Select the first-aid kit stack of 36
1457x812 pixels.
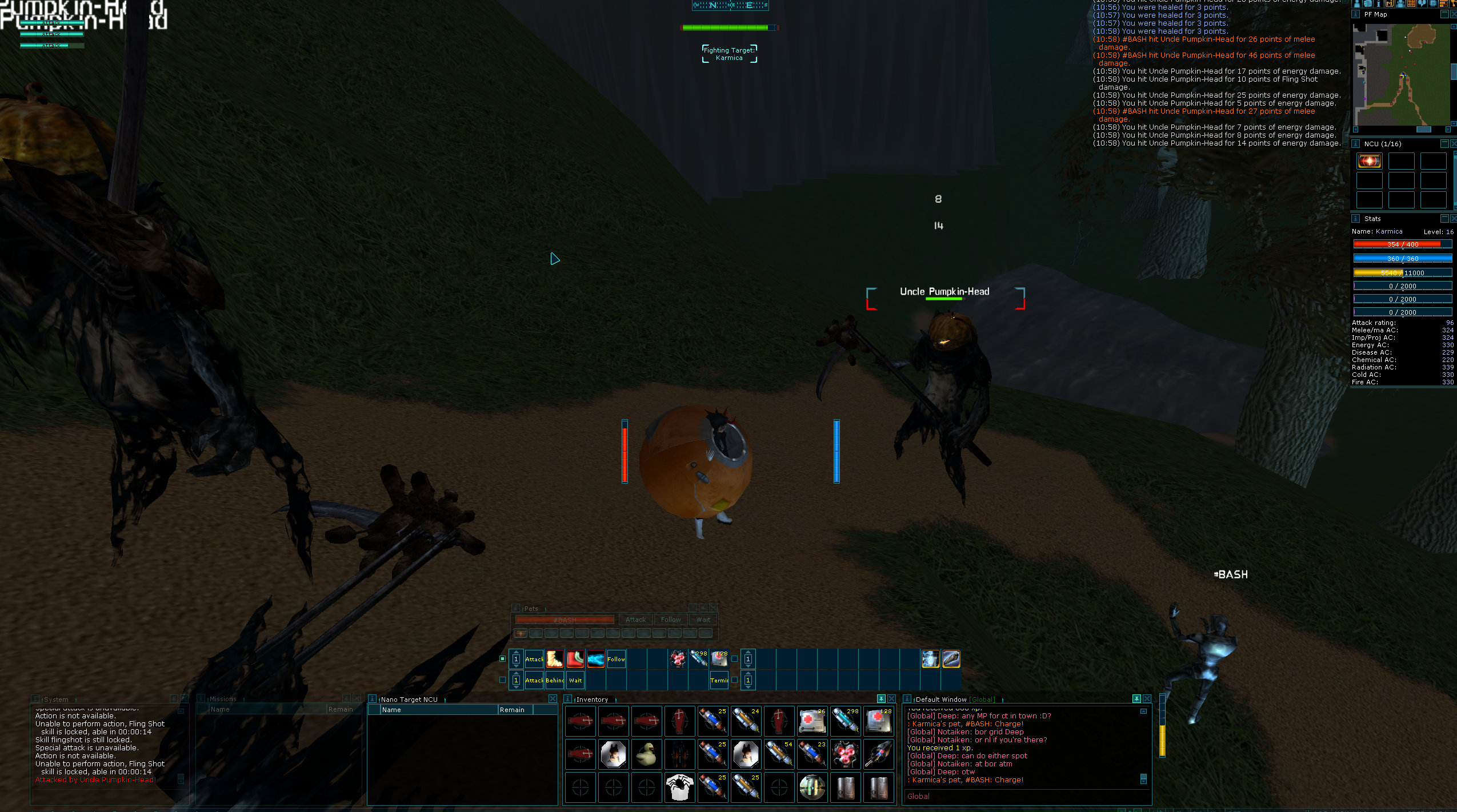coord(812,721)
